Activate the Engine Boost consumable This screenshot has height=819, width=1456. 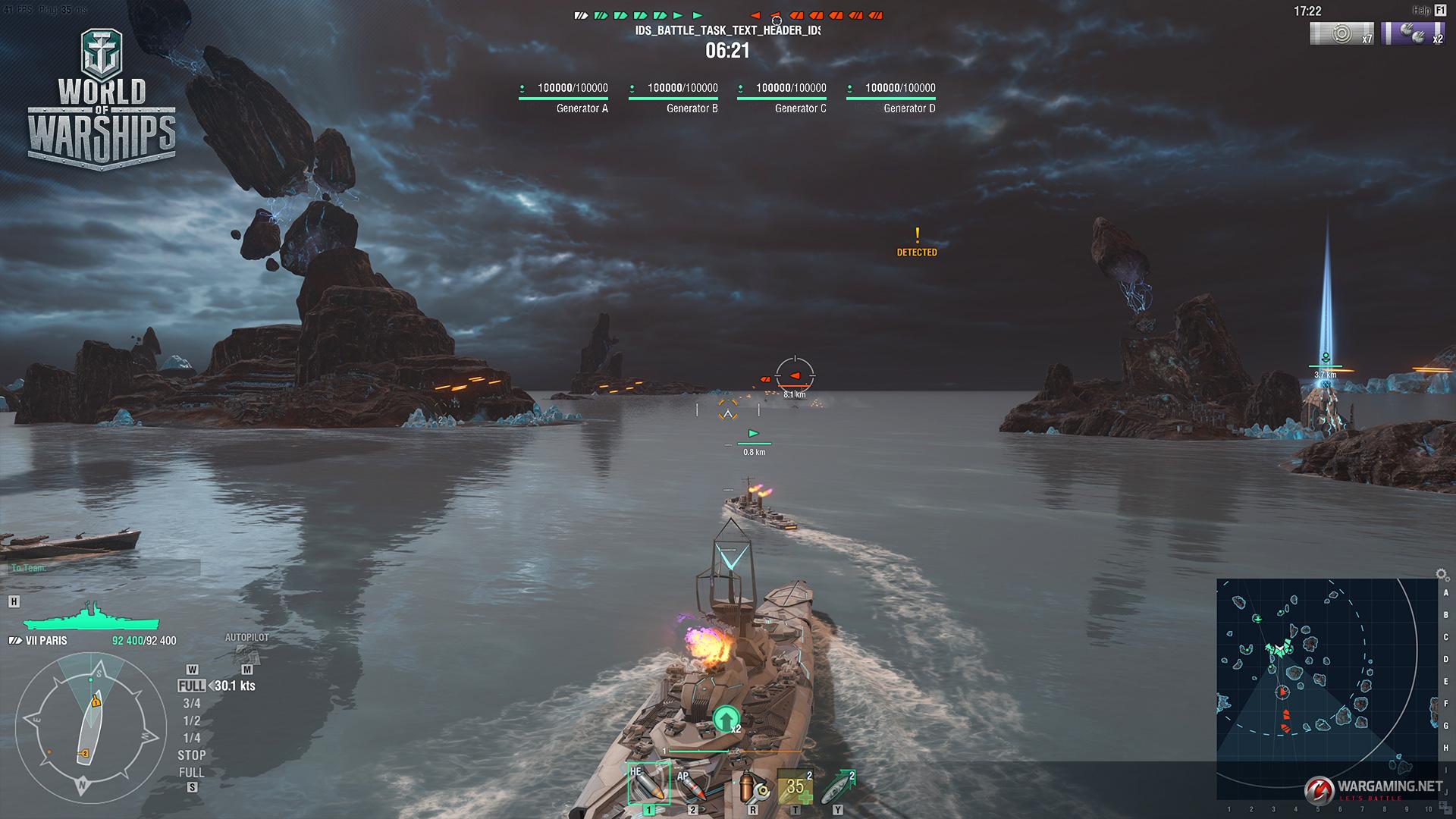pyautogui.click(x=837, y=788)
